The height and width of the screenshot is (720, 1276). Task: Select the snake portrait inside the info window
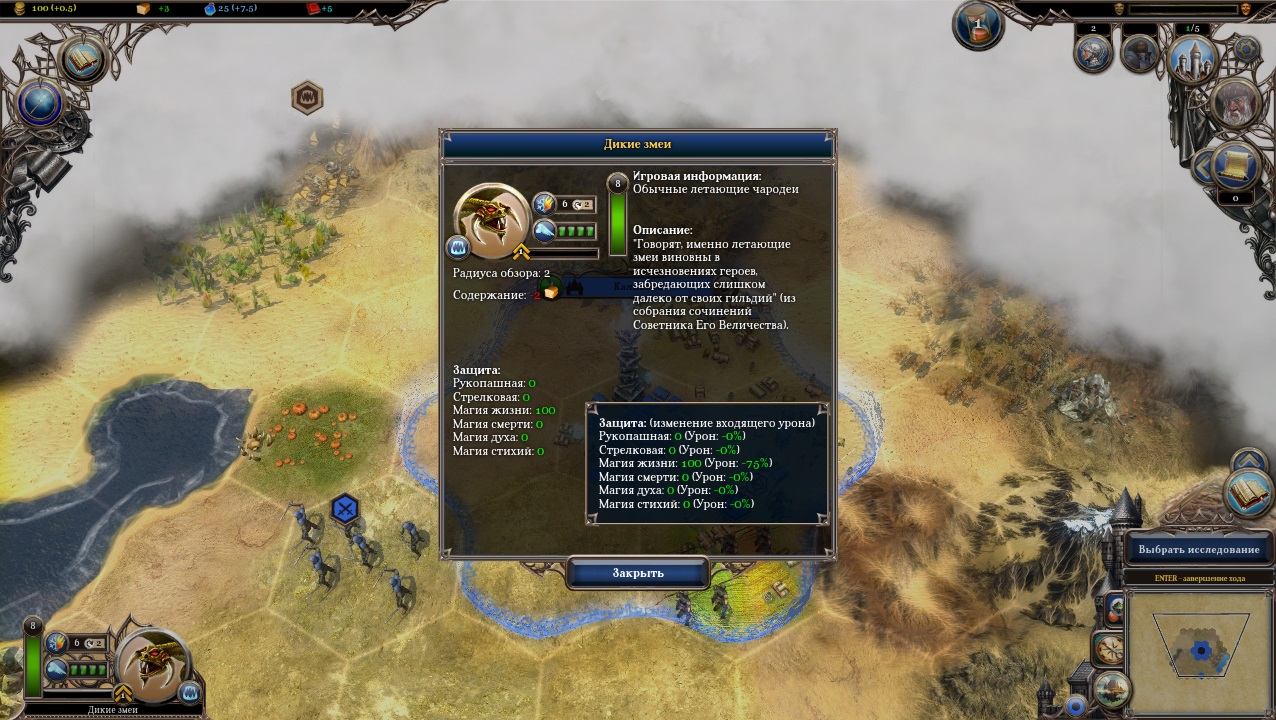[490, 216]
